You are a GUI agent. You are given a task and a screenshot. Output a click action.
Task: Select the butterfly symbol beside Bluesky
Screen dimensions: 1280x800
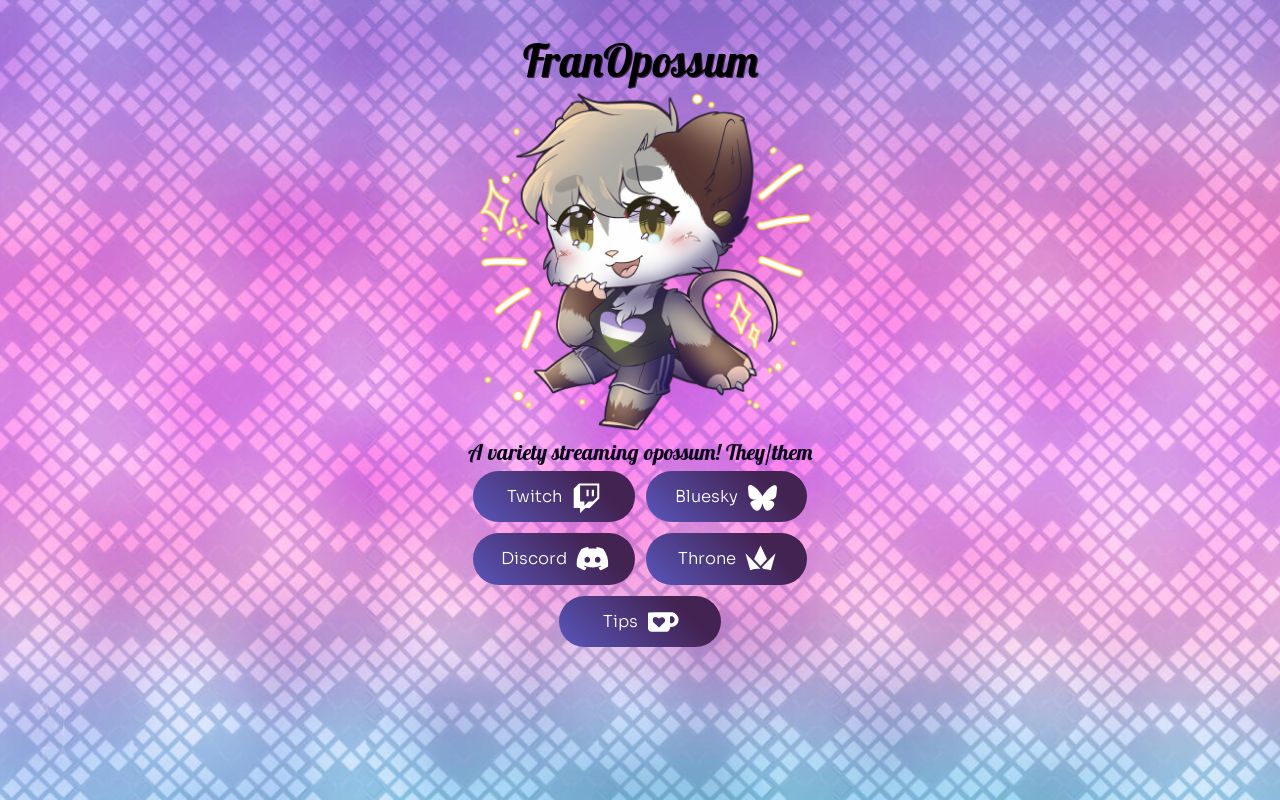(x=762, y=496)
